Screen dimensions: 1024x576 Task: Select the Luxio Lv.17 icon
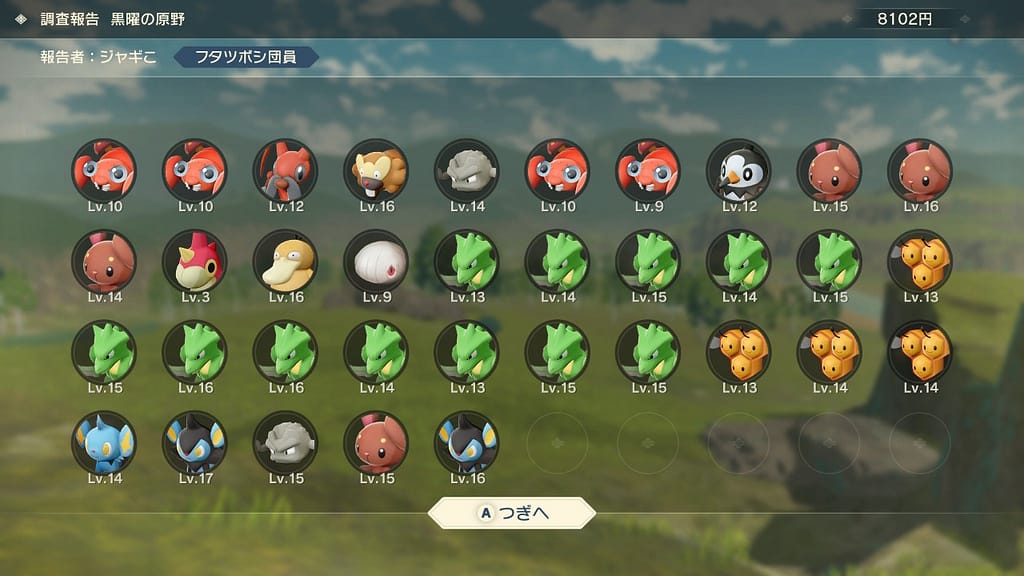[x=194, y=443]
